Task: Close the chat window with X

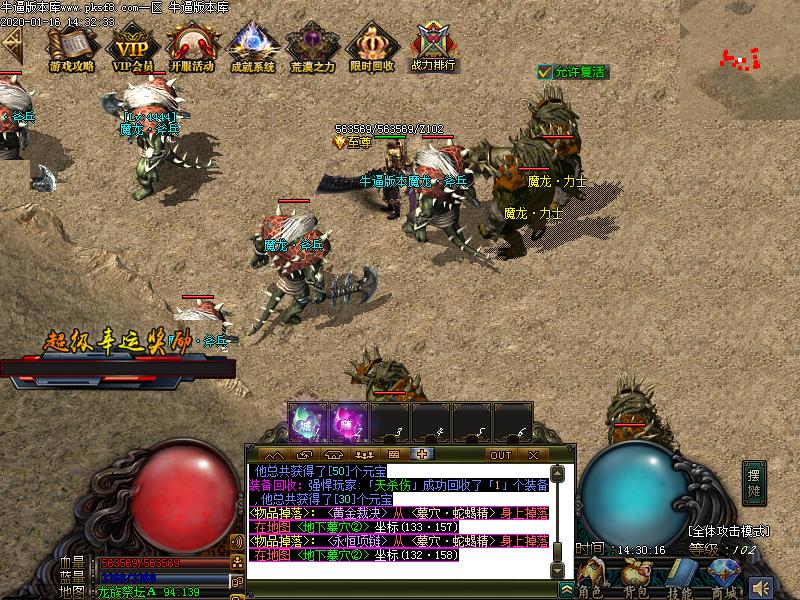Action: point(533,455)
